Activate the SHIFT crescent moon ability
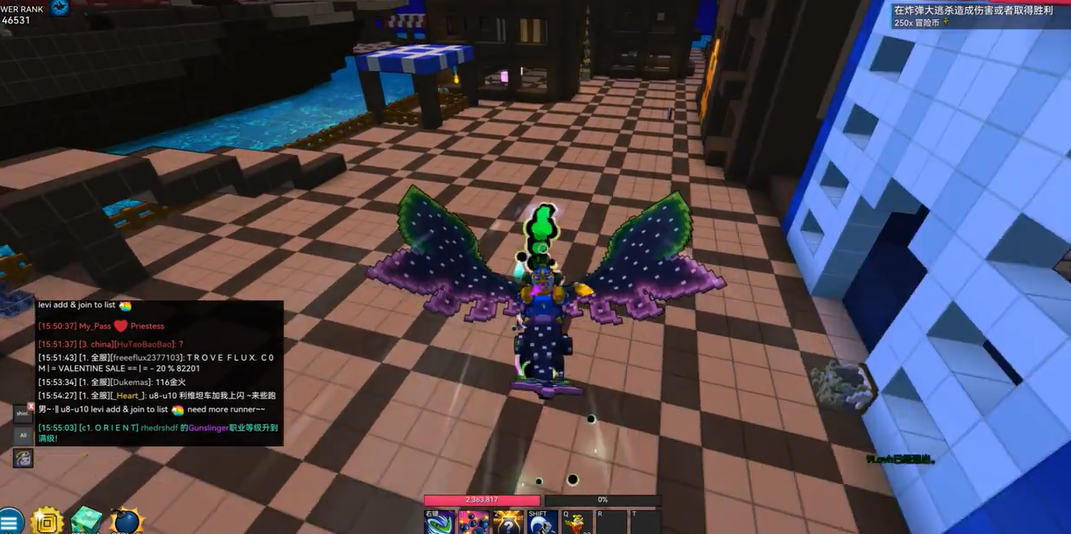The image size is (1071, 534). tap(542, 522)
